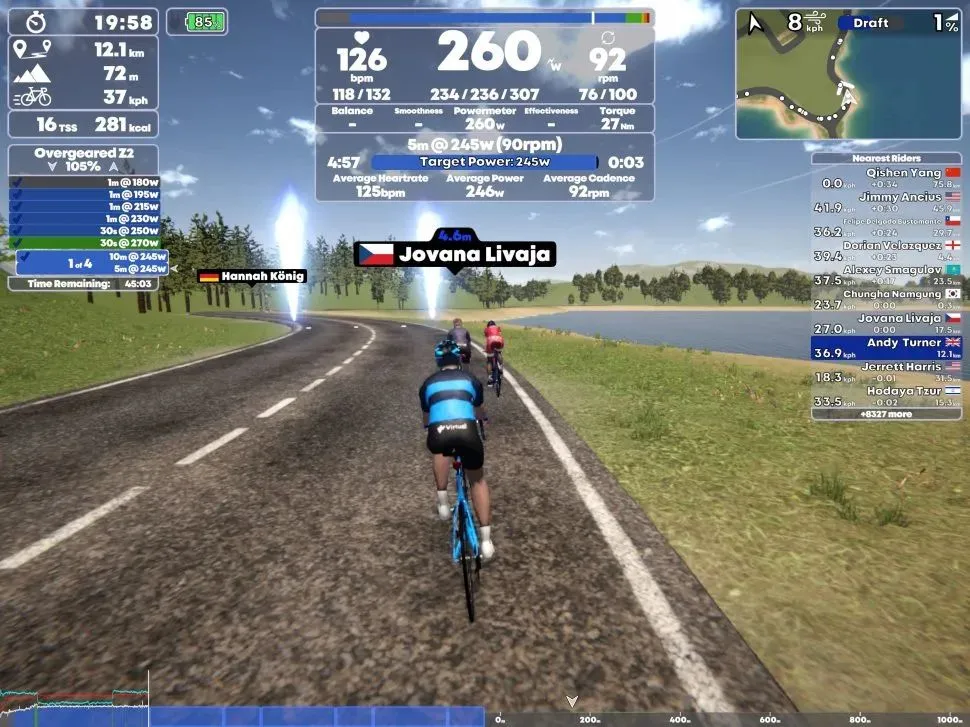Decrease workout intensity with the down arrow
Viewport: 970px width, 727px height.
(x=53, y=167)
